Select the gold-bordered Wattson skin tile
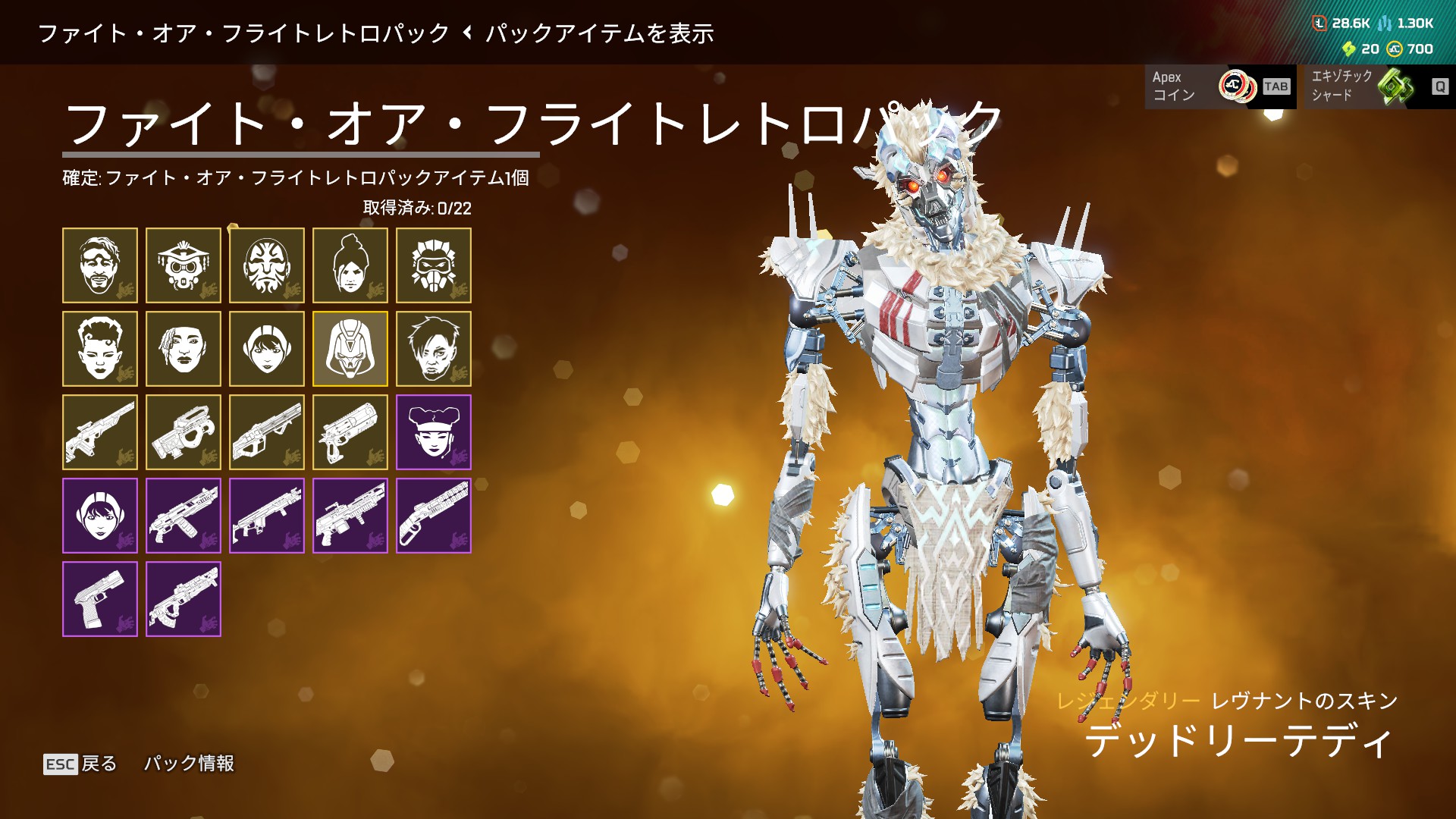 (267, 349)
